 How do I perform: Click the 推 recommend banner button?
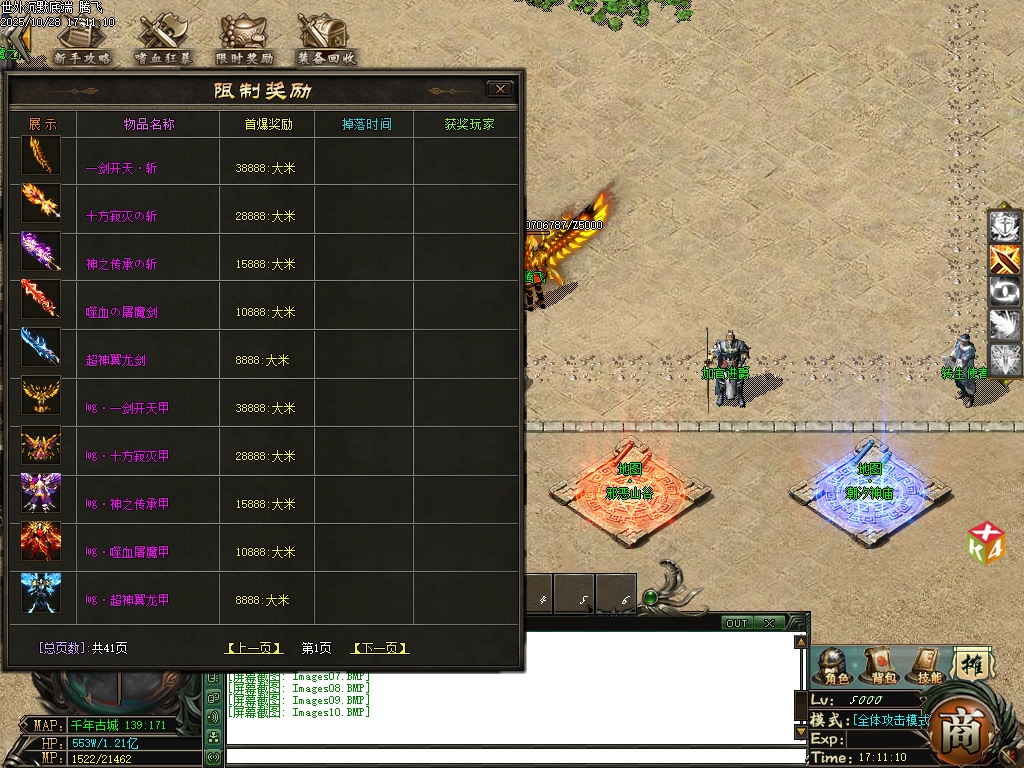point(970,663)
